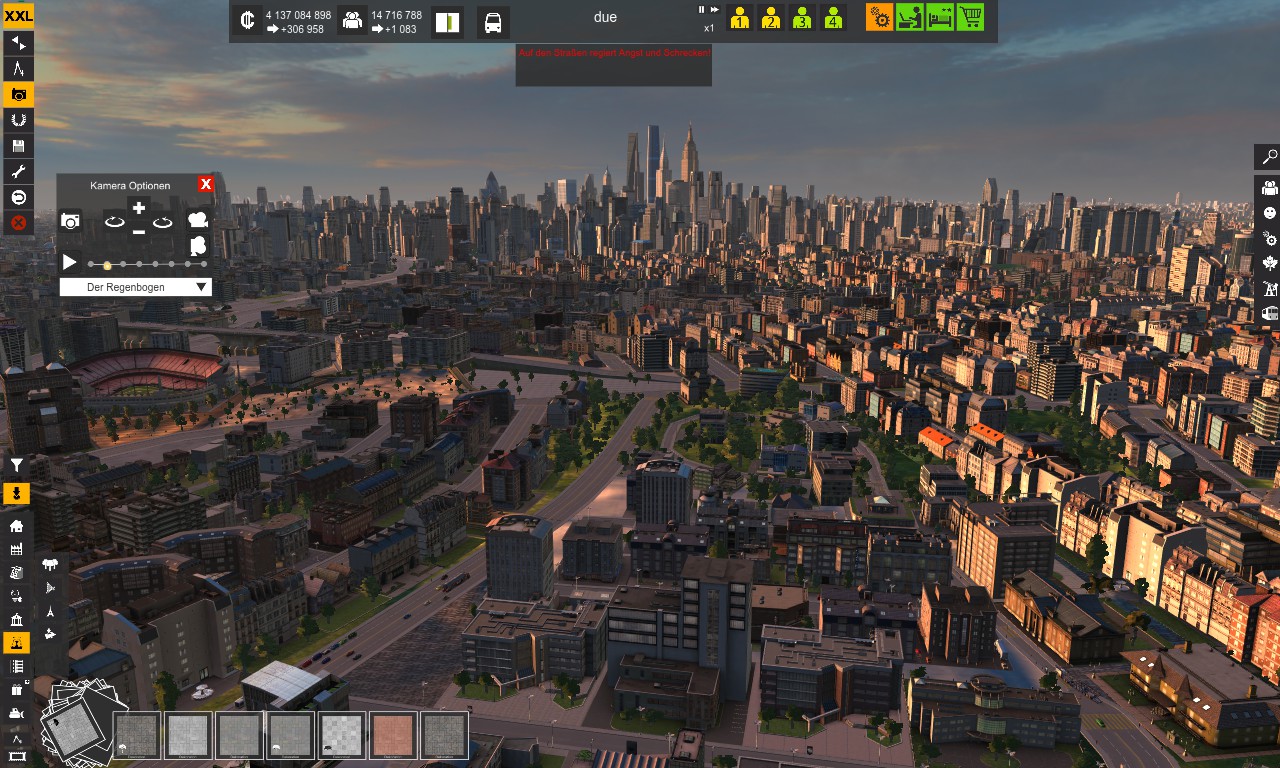Click the citizen group 3 button in the top bar
This screenshot has width=1280, height=768.
point(801,17)
